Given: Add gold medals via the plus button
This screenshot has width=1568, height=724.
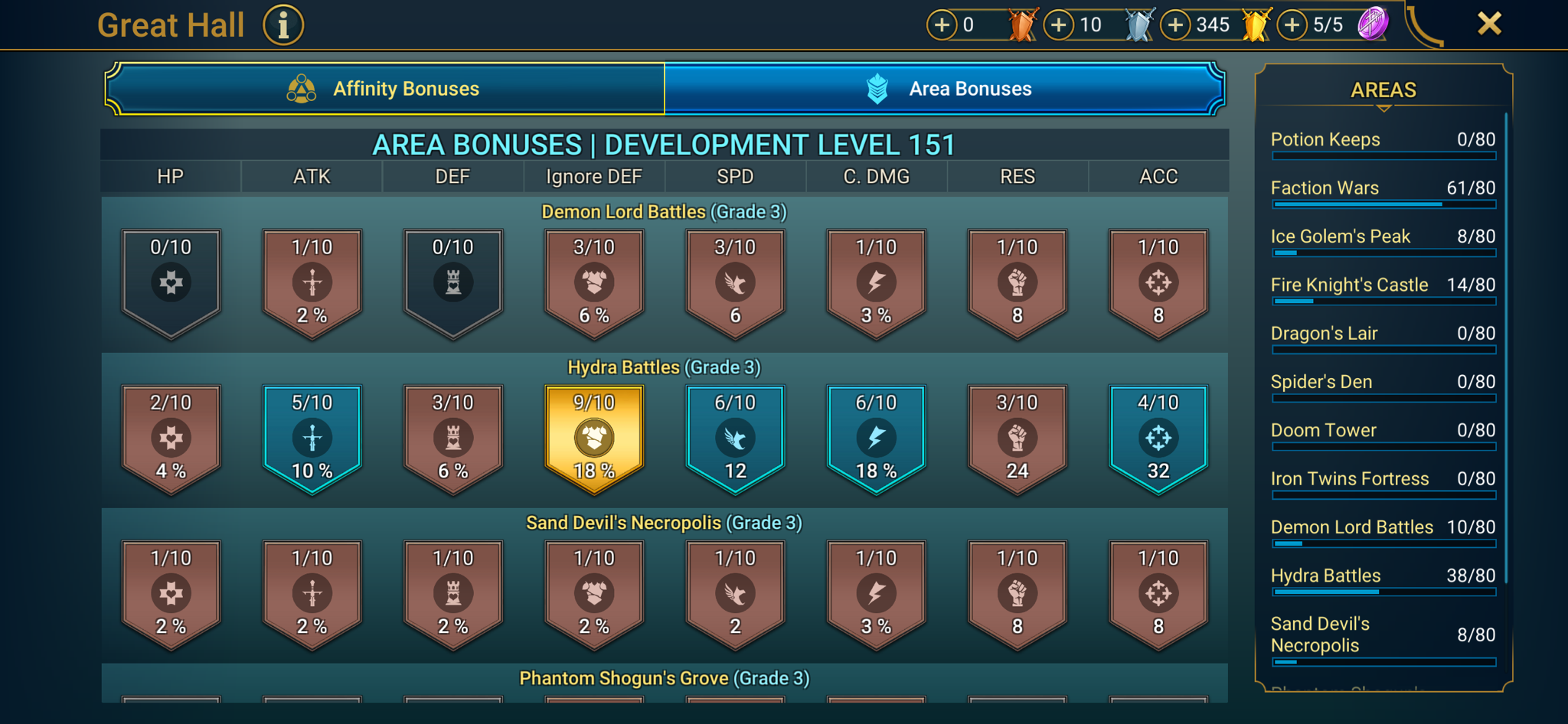Looking at the screenshot, I should click(x=1176, y=24).
